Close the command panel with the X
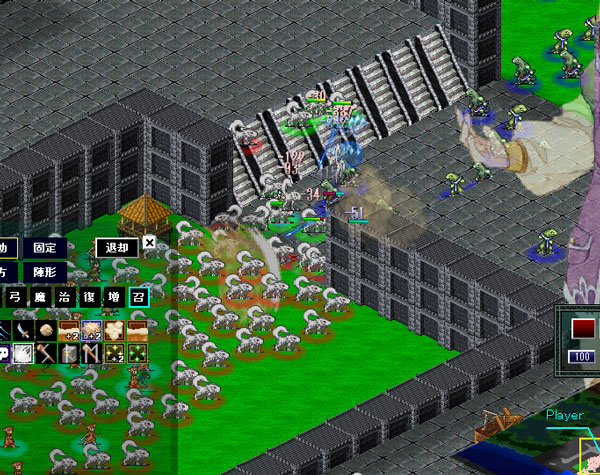 point(149,243)
